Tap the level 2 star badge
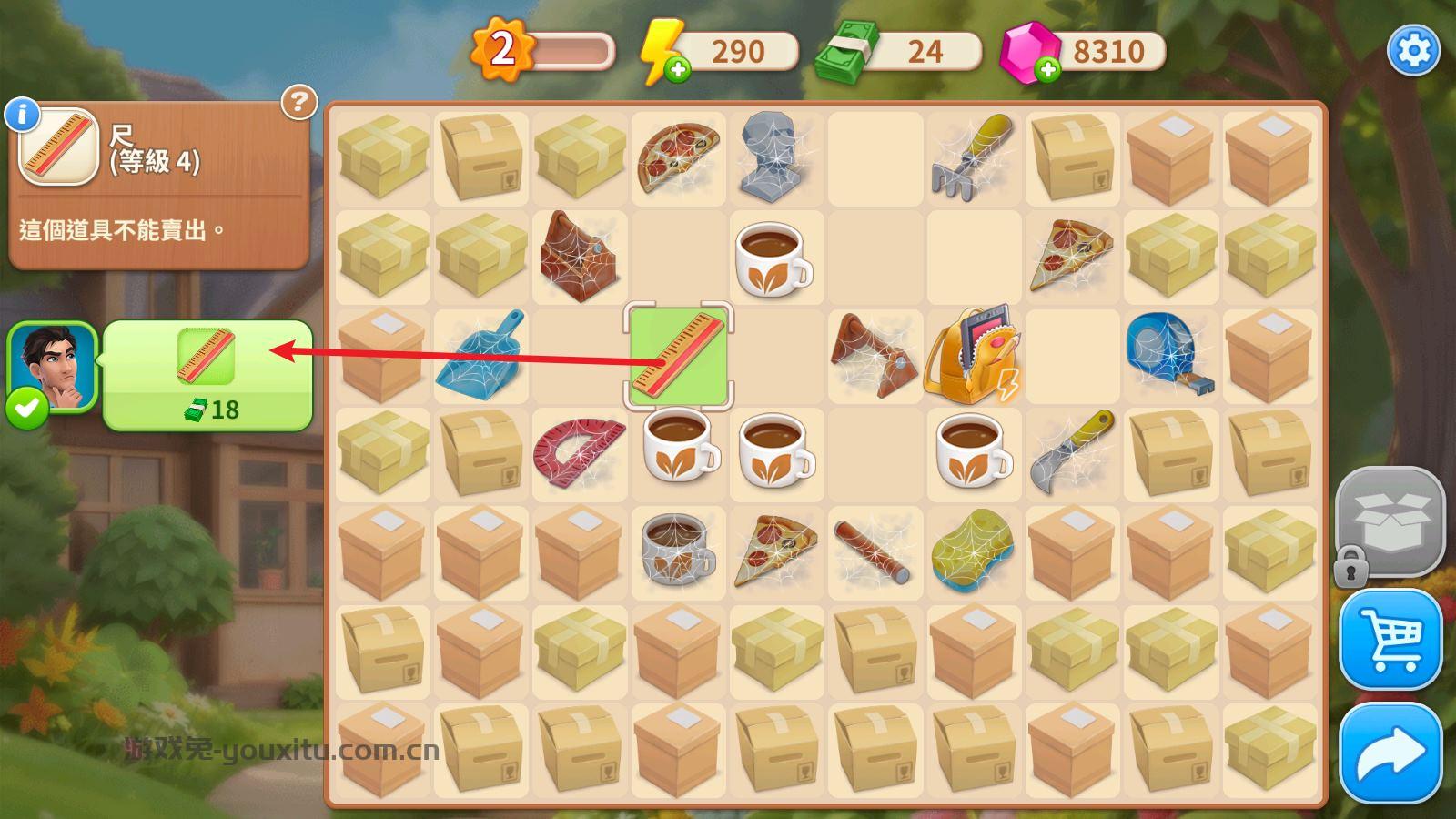 pos(502,50)
